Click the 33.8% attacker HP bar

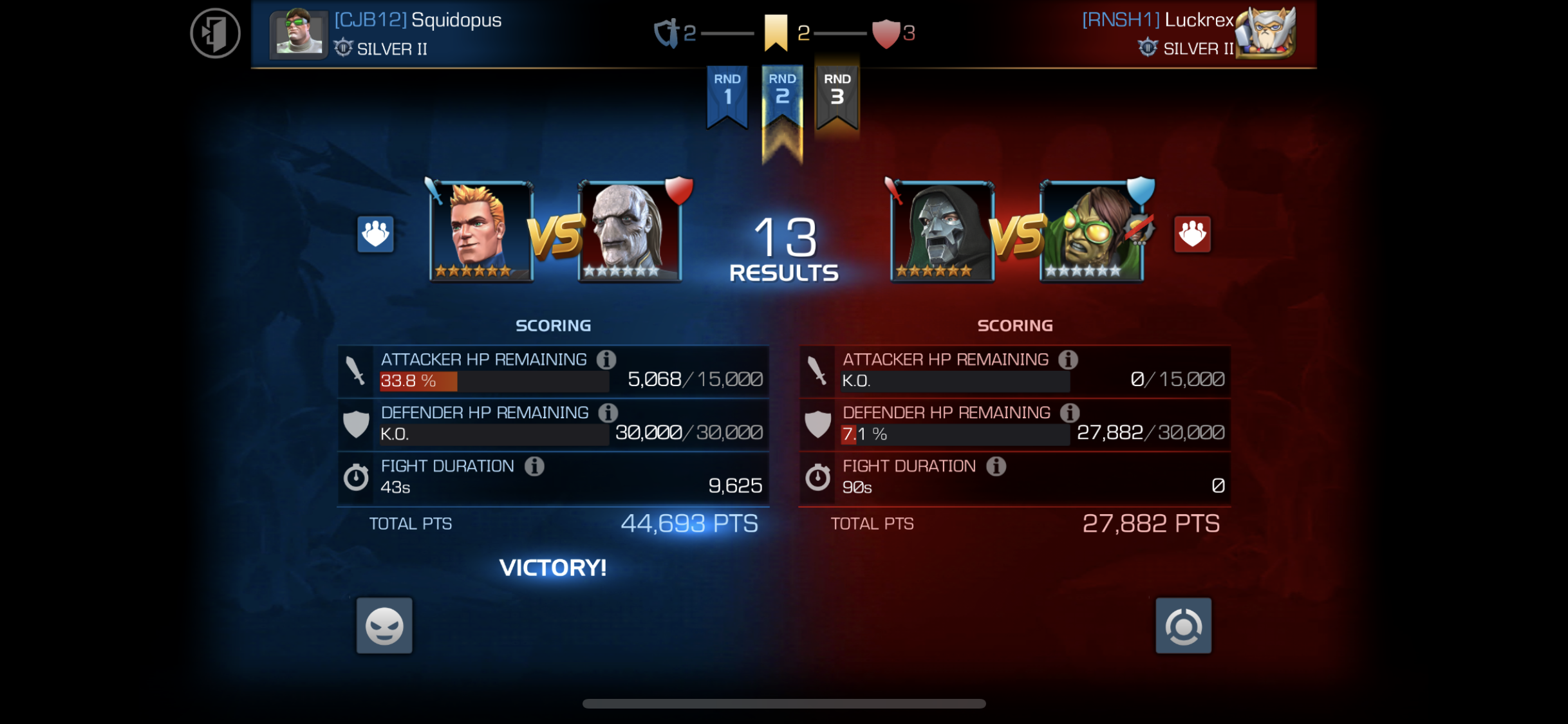pos(417,382)
